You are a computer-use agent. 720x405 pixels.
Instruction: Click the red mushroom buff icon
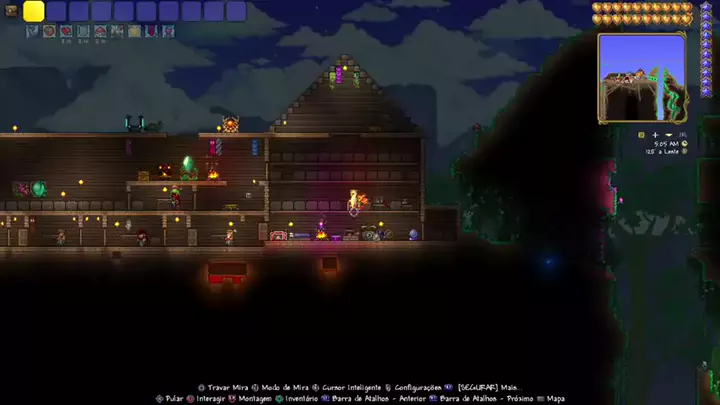pos(100,31)
